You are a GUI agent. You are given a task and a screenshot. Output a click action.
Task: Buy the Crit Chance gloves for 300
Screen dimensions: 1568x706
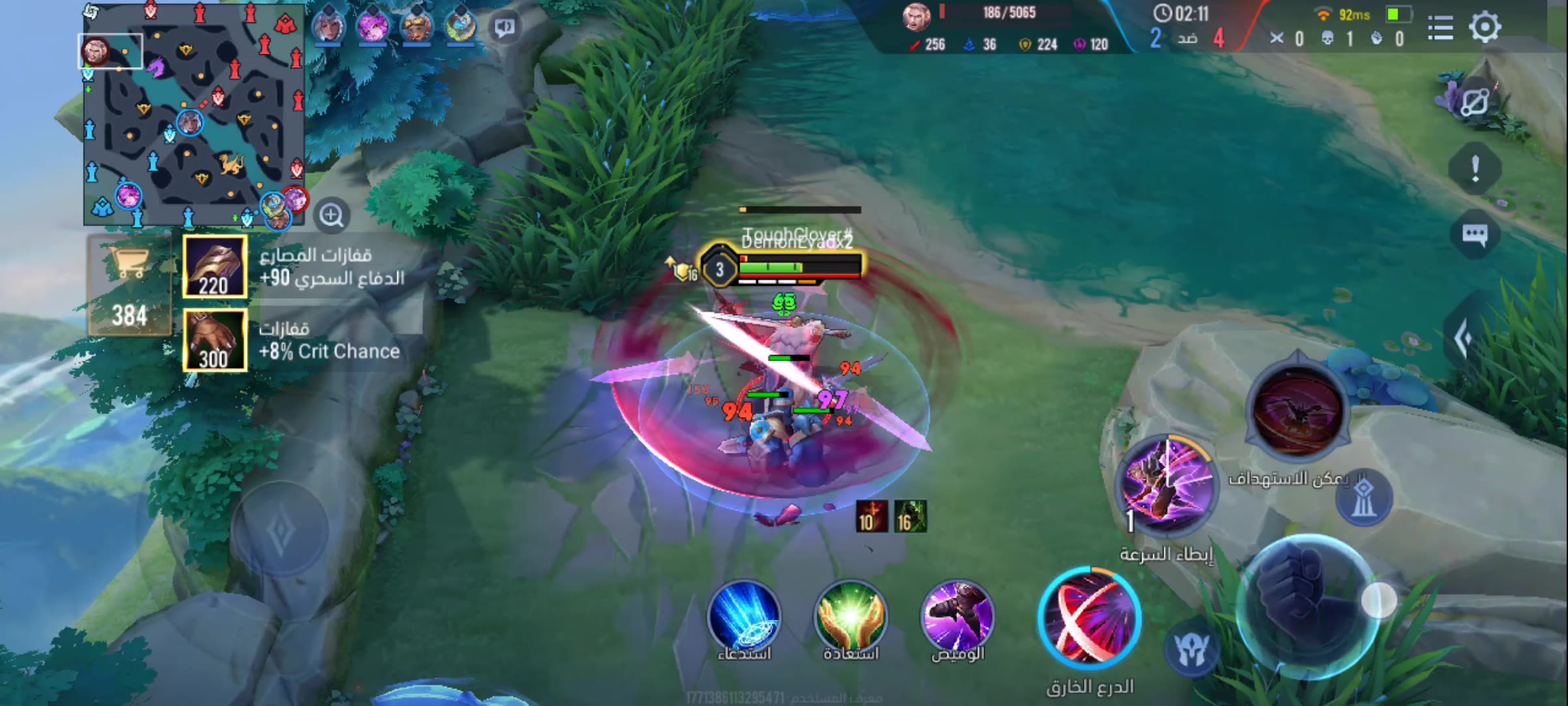point(215,341)
